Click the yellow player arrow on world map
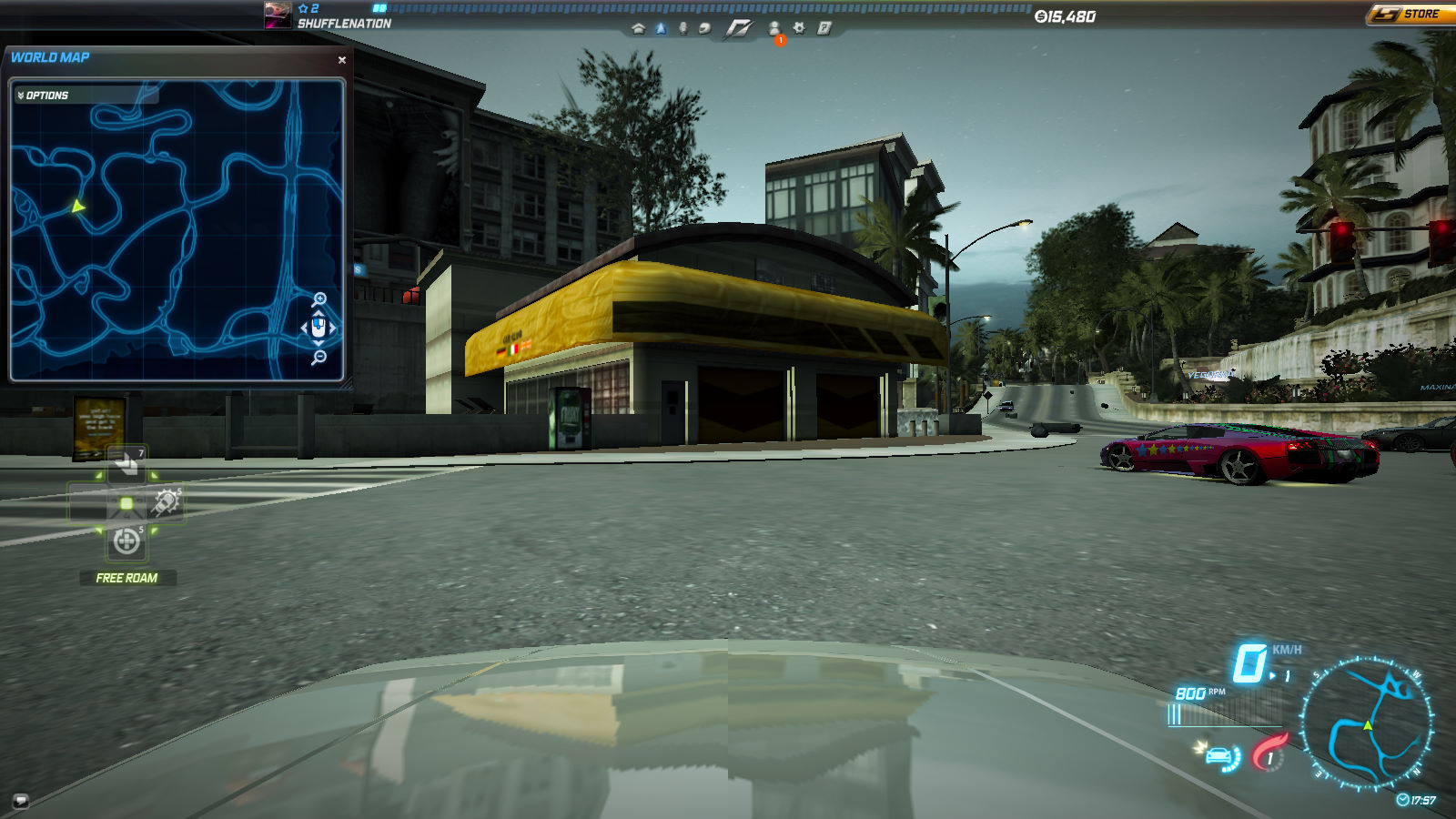Viewport: 1456px width, 819px height. tap(78, 207)
